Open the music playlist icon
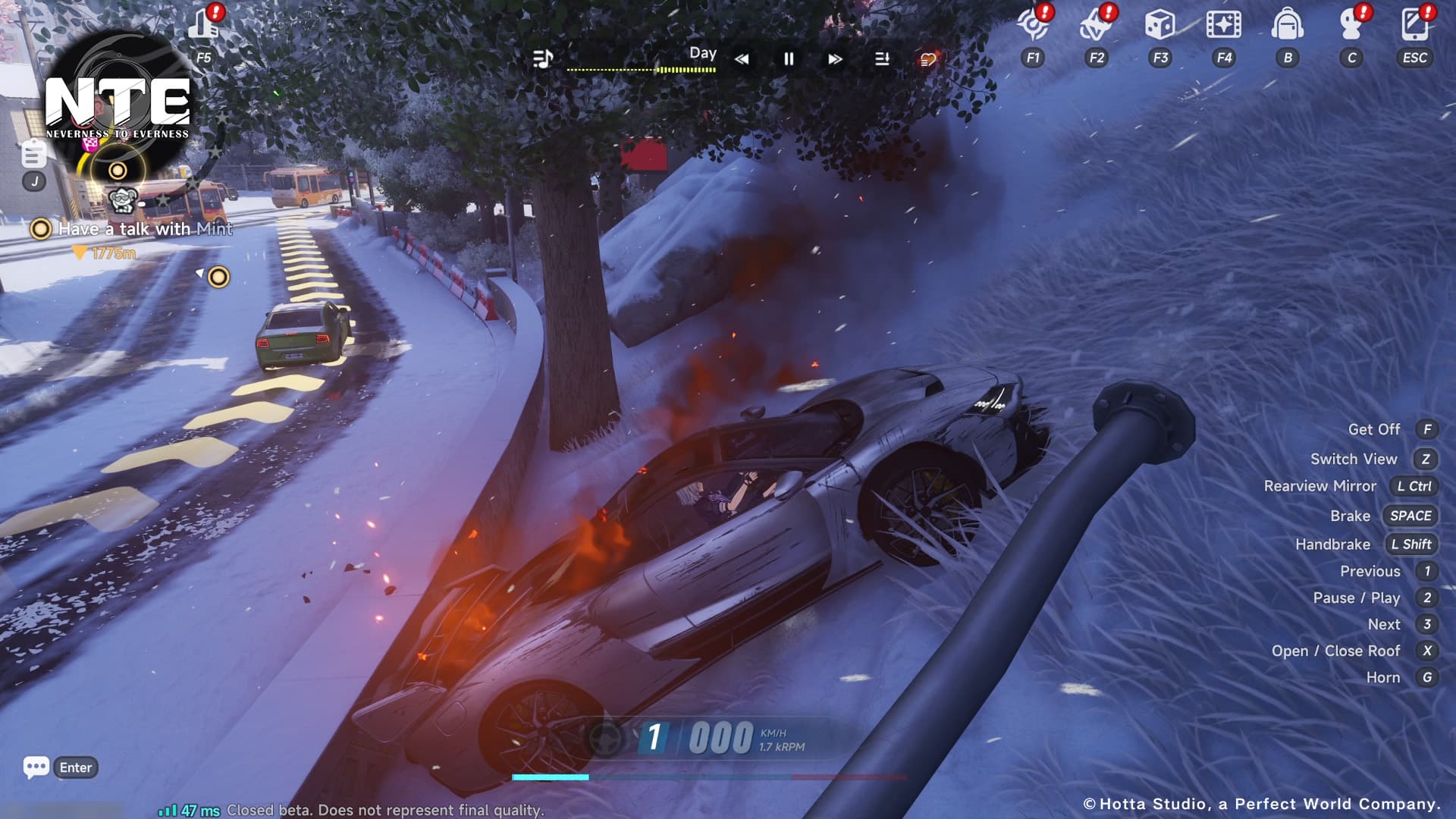This screenshot has width=1456, height=819. pos(542,58)
